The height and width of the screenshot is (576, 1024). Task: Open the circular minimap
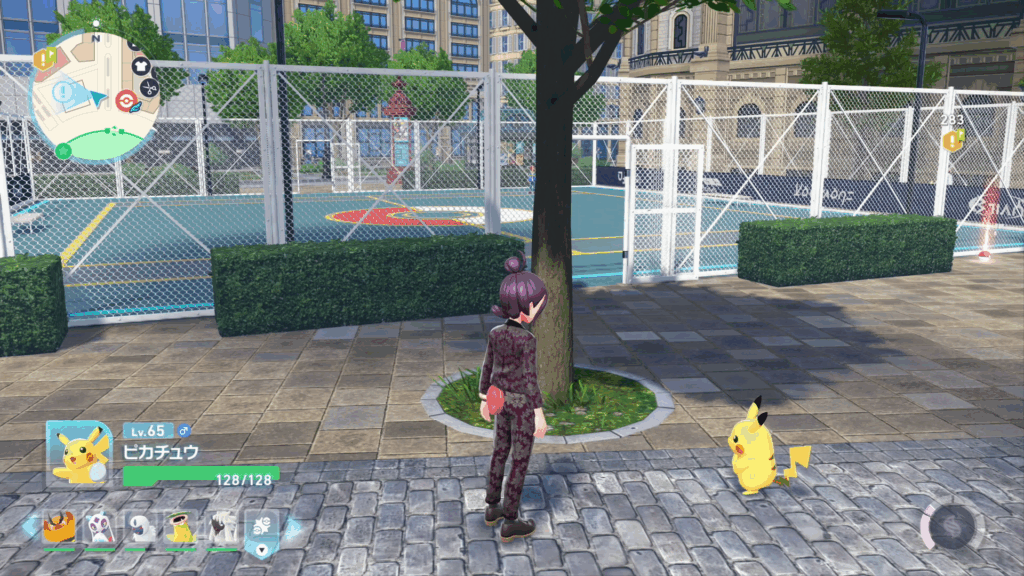pyautogui.click(x=95, y=96)
